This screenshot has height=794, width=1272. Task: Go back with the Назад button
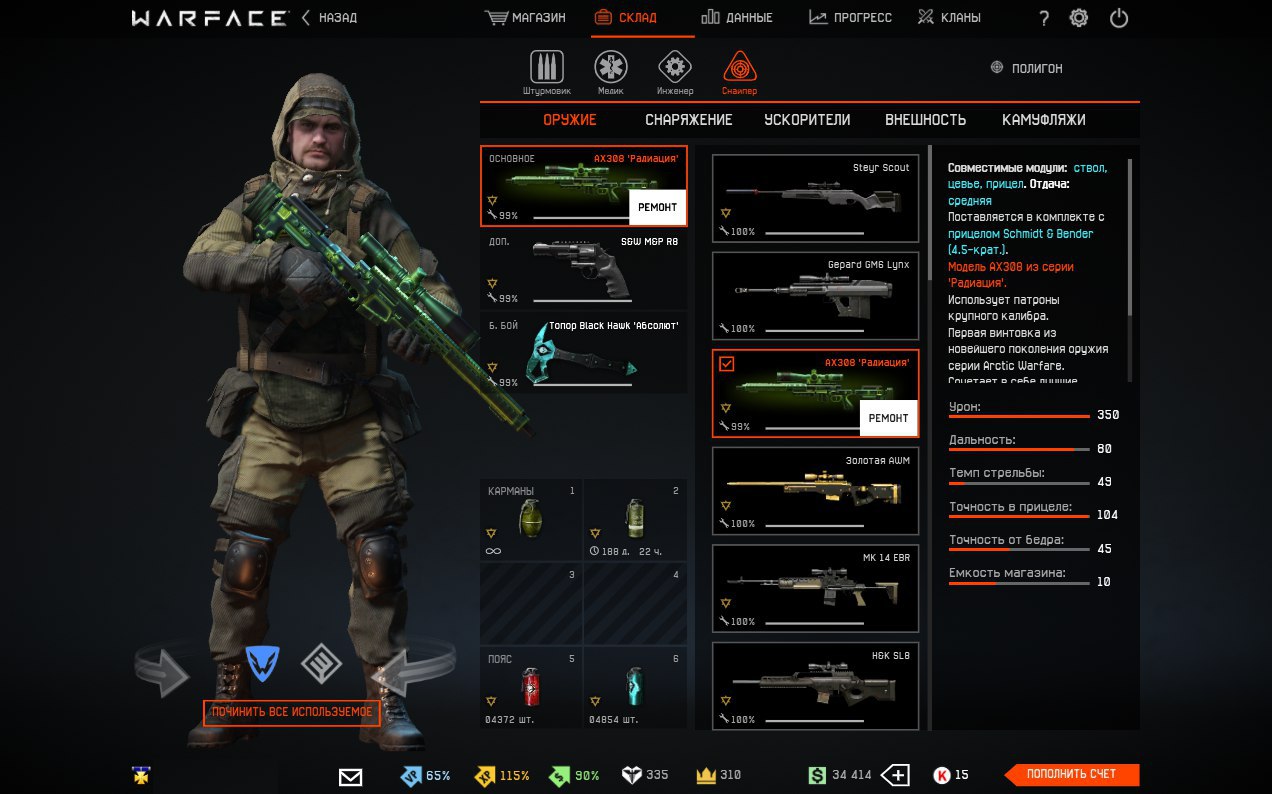coord(330,18)
